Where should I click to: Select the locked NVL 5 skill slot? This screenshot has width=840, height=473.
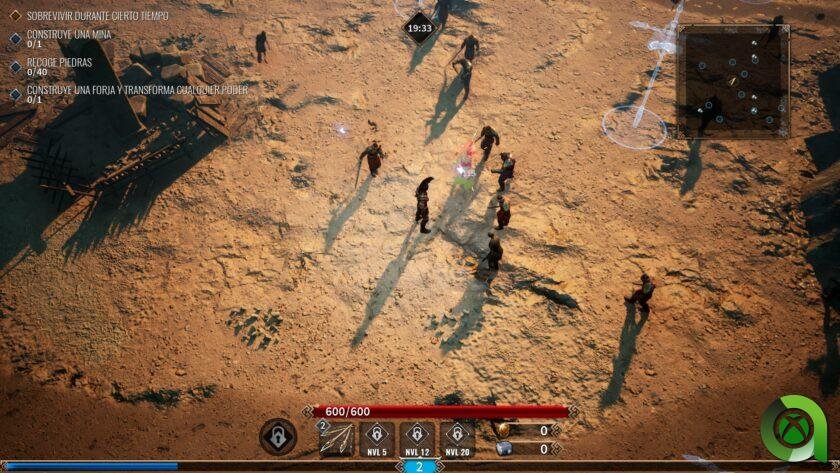[377, 437]
